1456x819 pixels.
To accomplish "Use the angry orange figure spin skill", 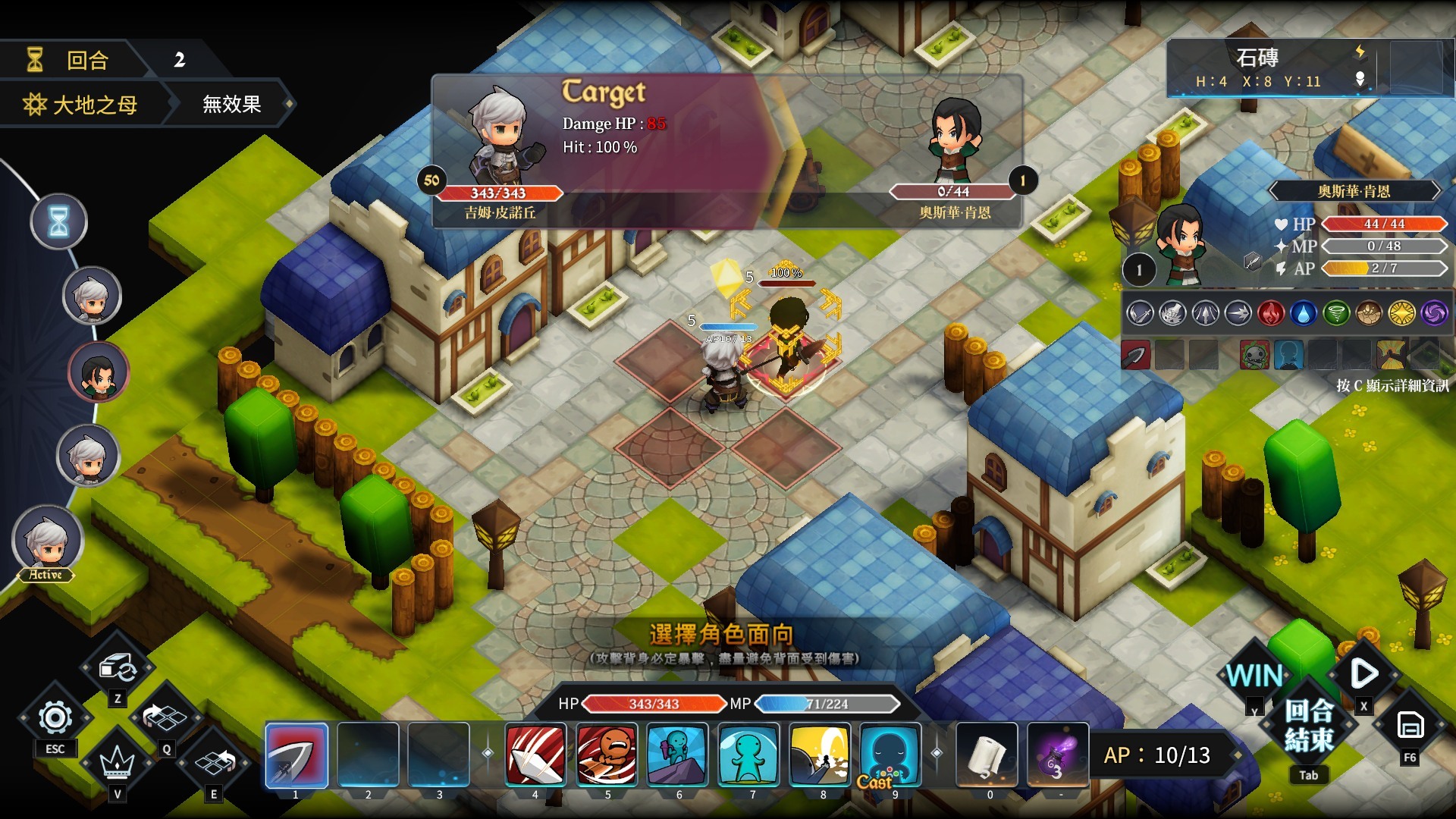I will 607,755.
